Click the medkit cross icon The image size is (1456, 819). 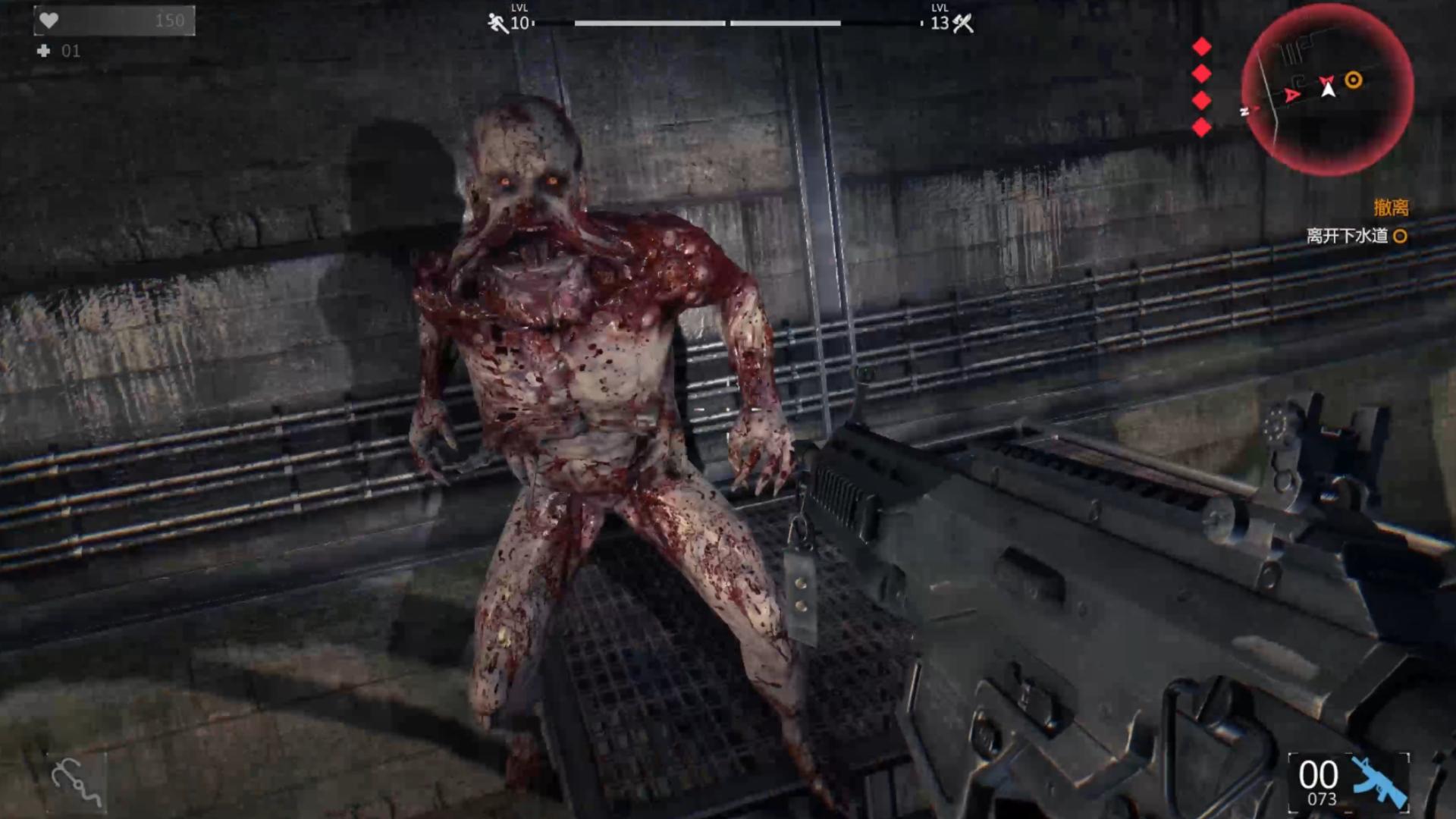[44, 51]
